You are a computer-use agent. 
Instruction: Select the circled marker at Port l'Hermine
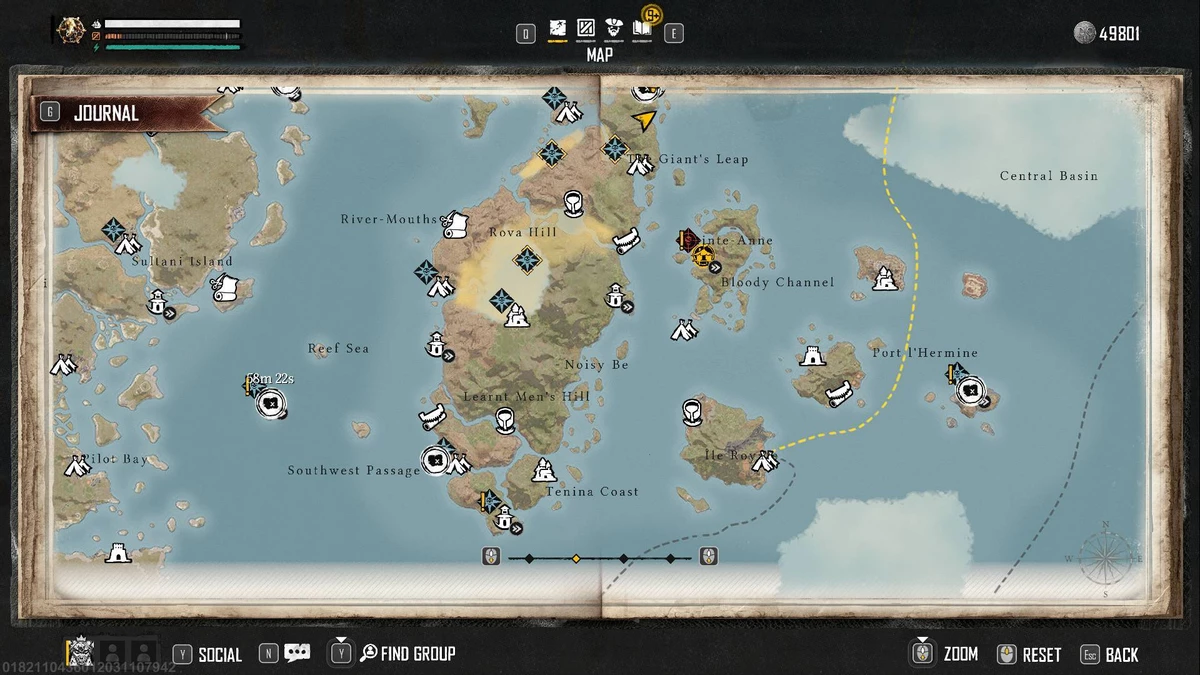(x=970, y=389)
